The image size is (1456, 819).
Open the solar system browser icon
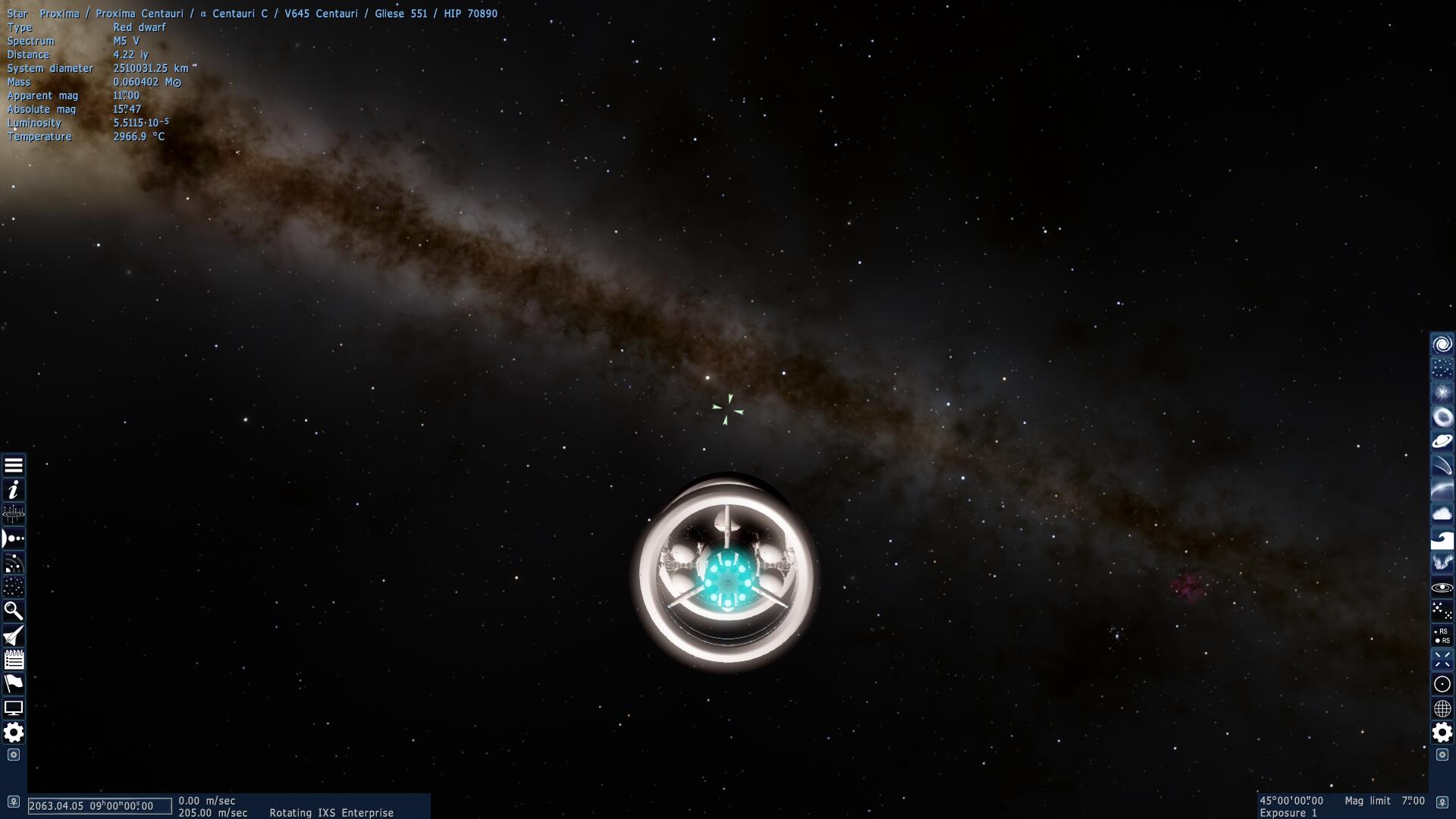pos(14,538)
